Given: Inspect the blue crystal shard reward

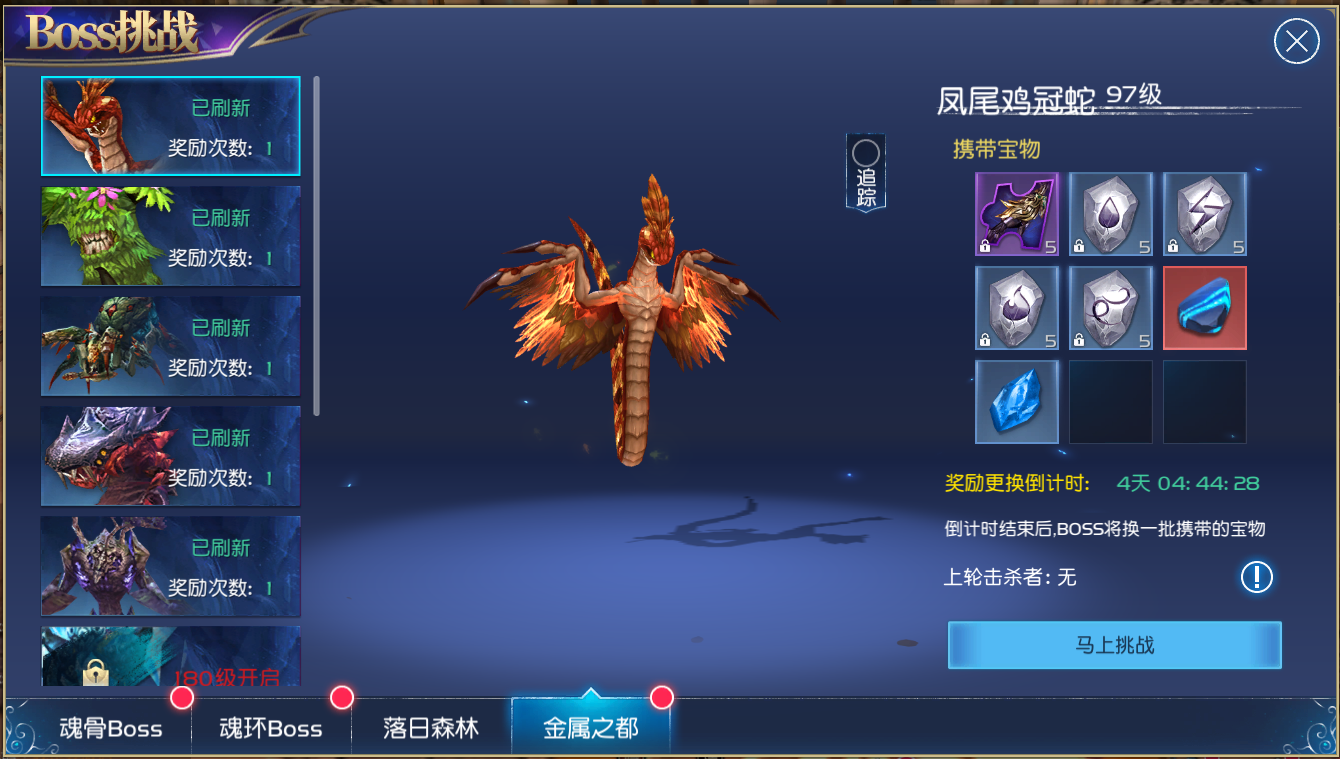Looking at the screenshot, I should pos(1016,402).
